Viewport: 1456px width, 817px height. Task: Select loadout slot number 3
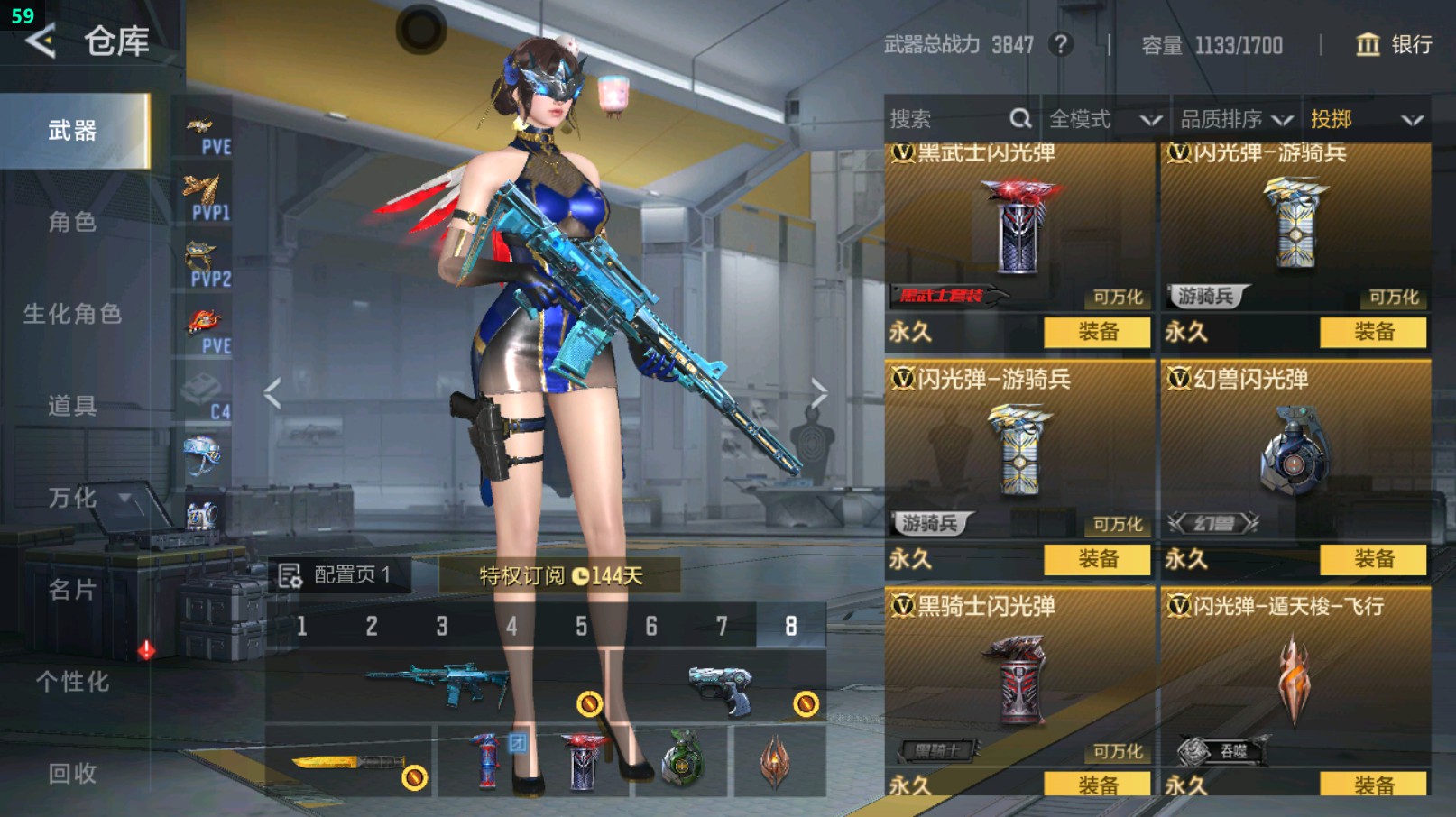click(x=441, y=626)
